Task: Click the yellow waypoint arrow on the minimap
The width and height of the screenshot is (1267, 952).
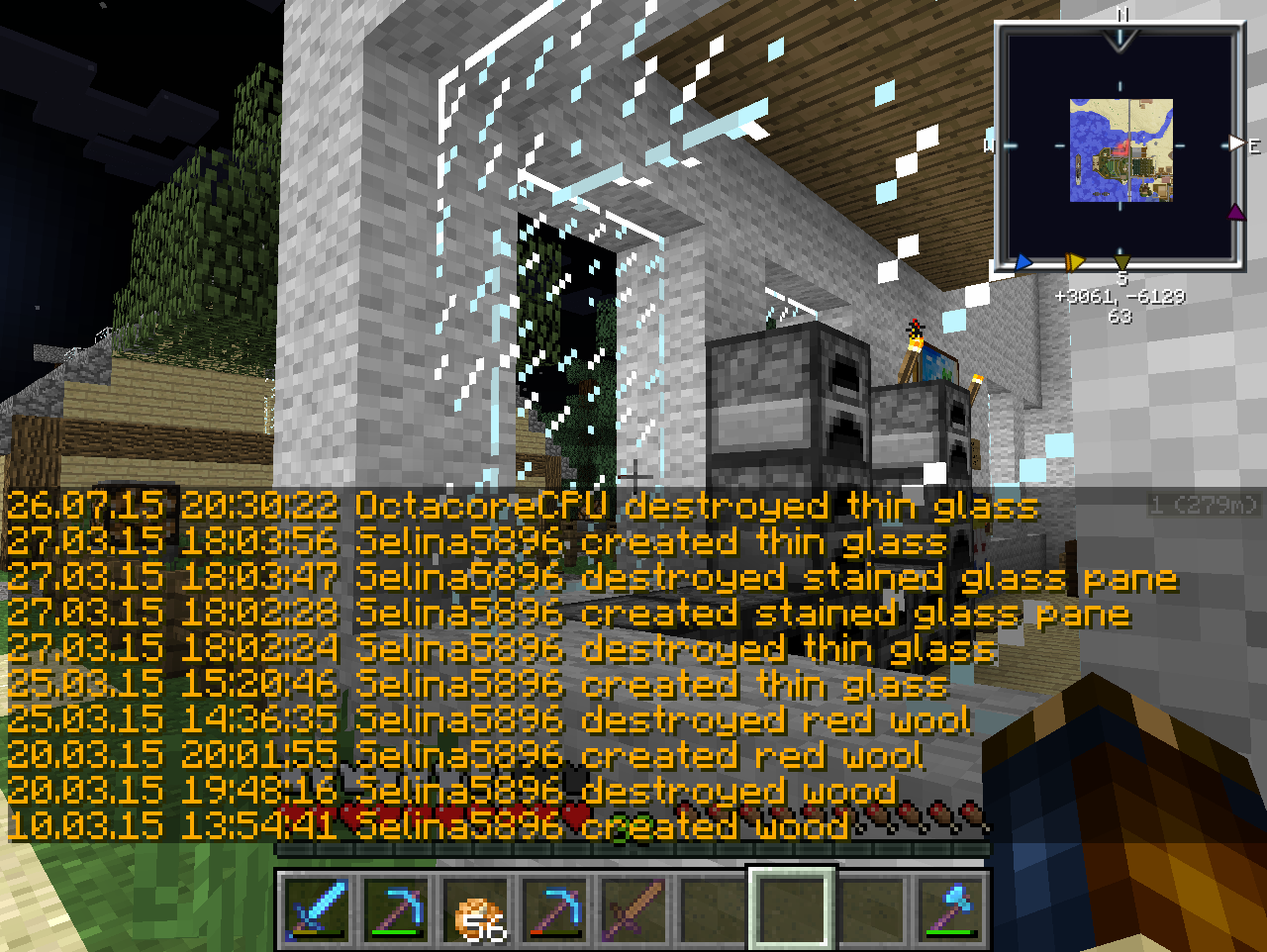Action: point(1074,262)
